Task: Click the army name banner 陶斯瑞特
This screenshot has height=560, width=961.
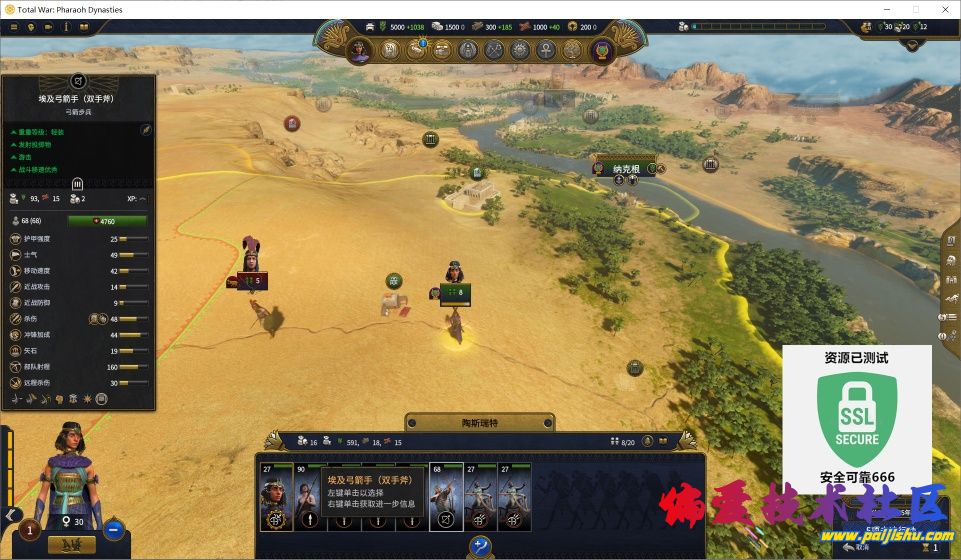Action: (x=480, y=423)
